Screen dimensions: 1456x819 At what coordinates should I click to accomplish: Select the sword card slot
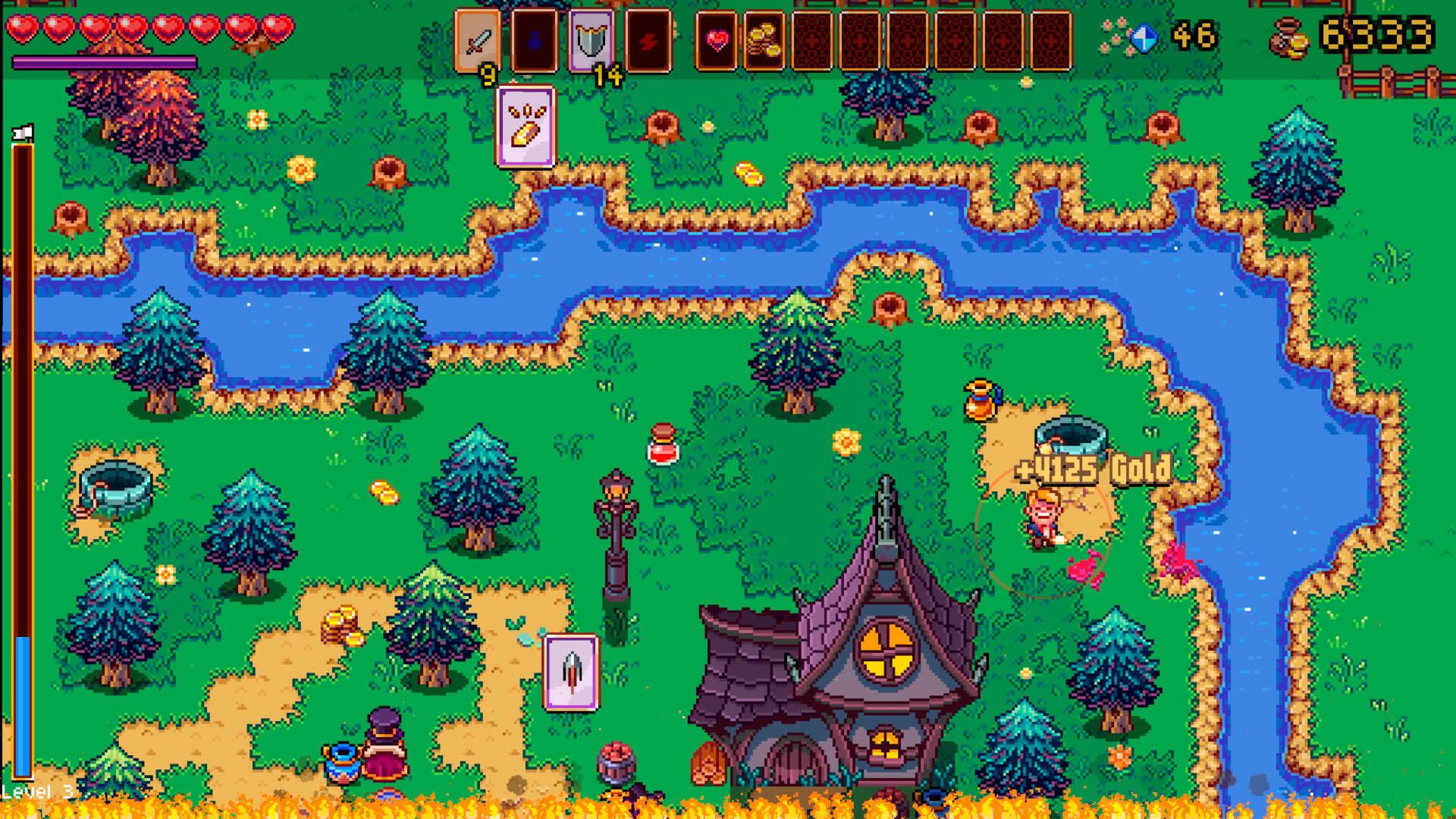point(478,41)
